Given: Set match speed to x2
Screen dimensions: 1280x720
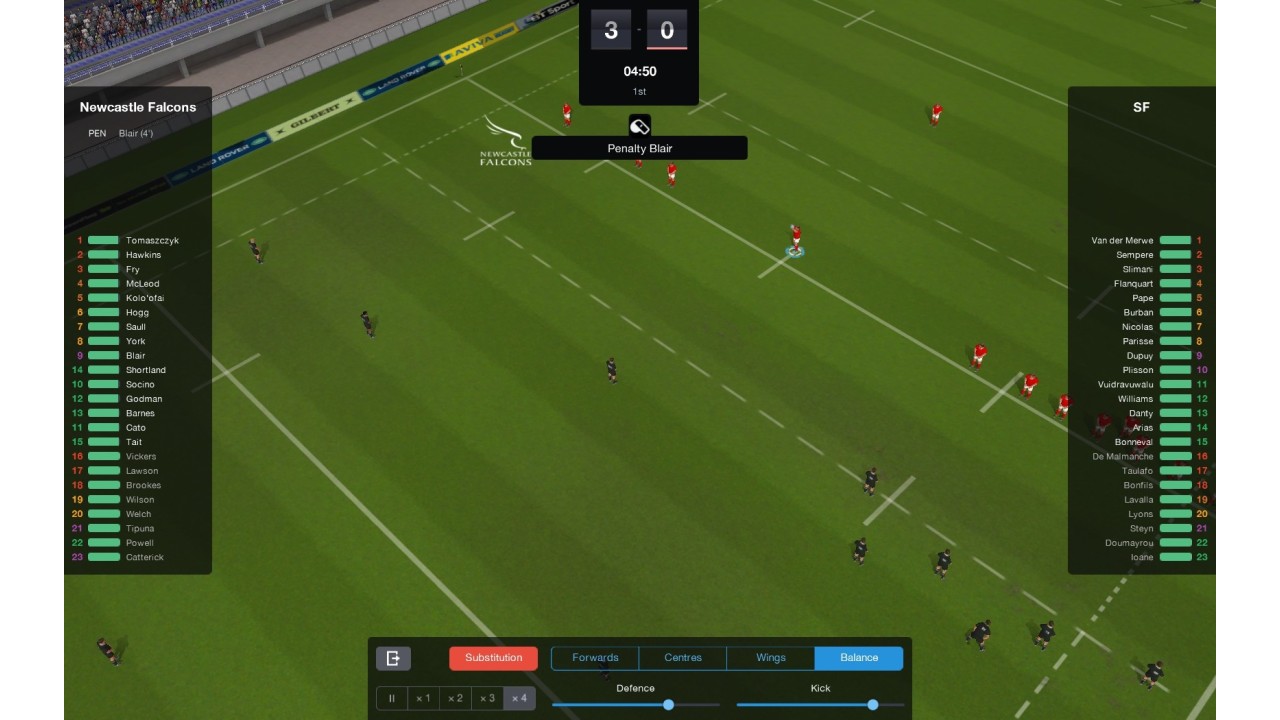Looking at the screenshot, I should [x=455, y=698].
